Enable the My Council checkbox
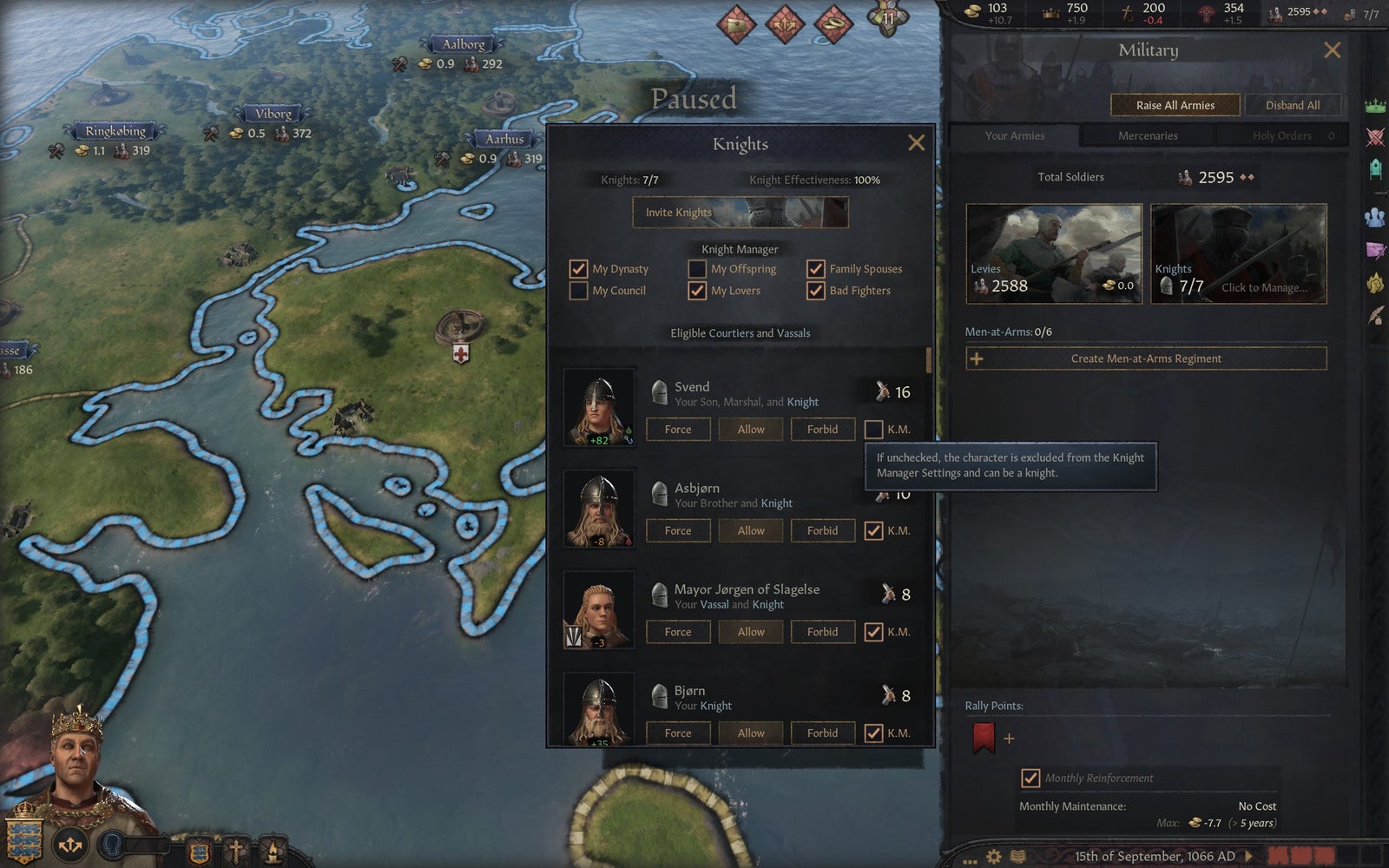 point(579,291)
